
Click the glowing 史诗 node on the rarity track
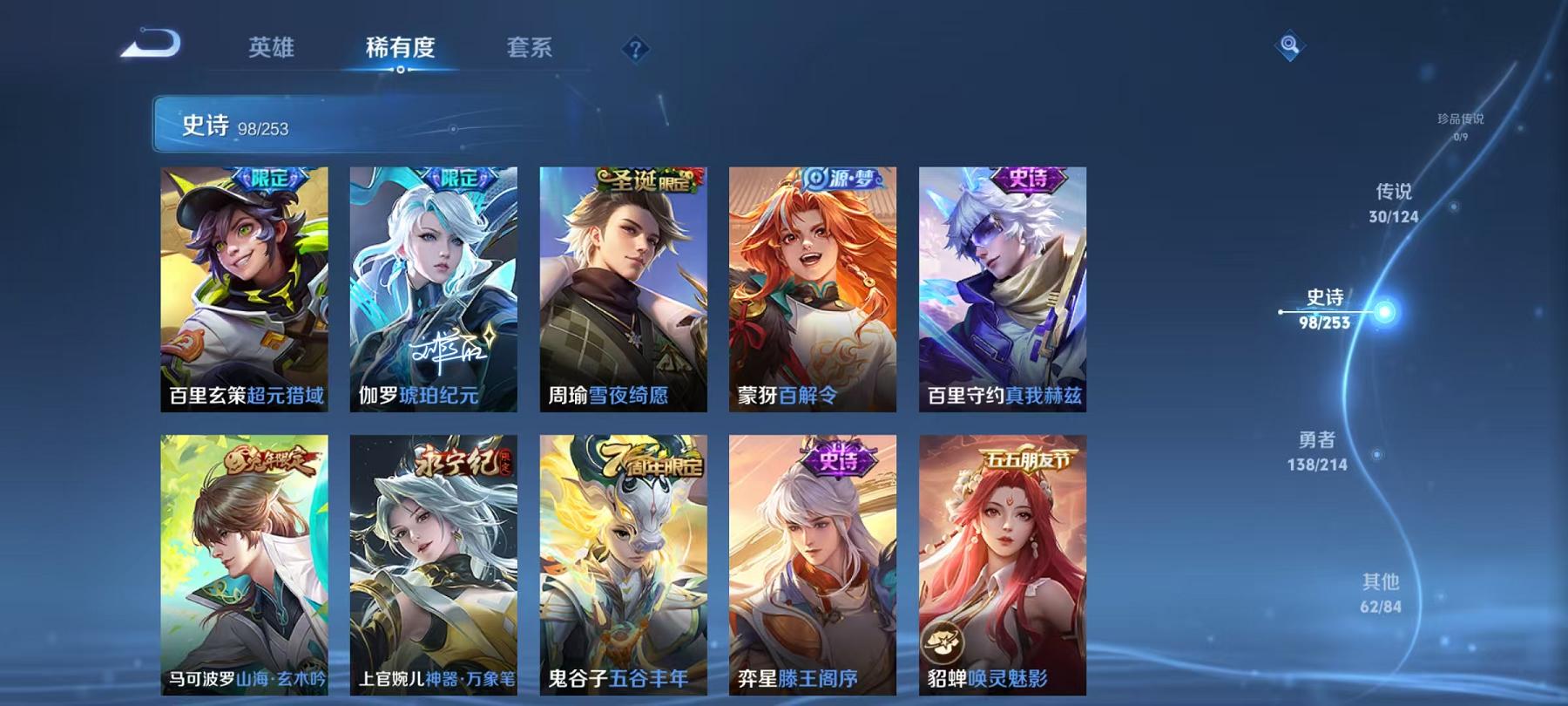point(1385,309)
